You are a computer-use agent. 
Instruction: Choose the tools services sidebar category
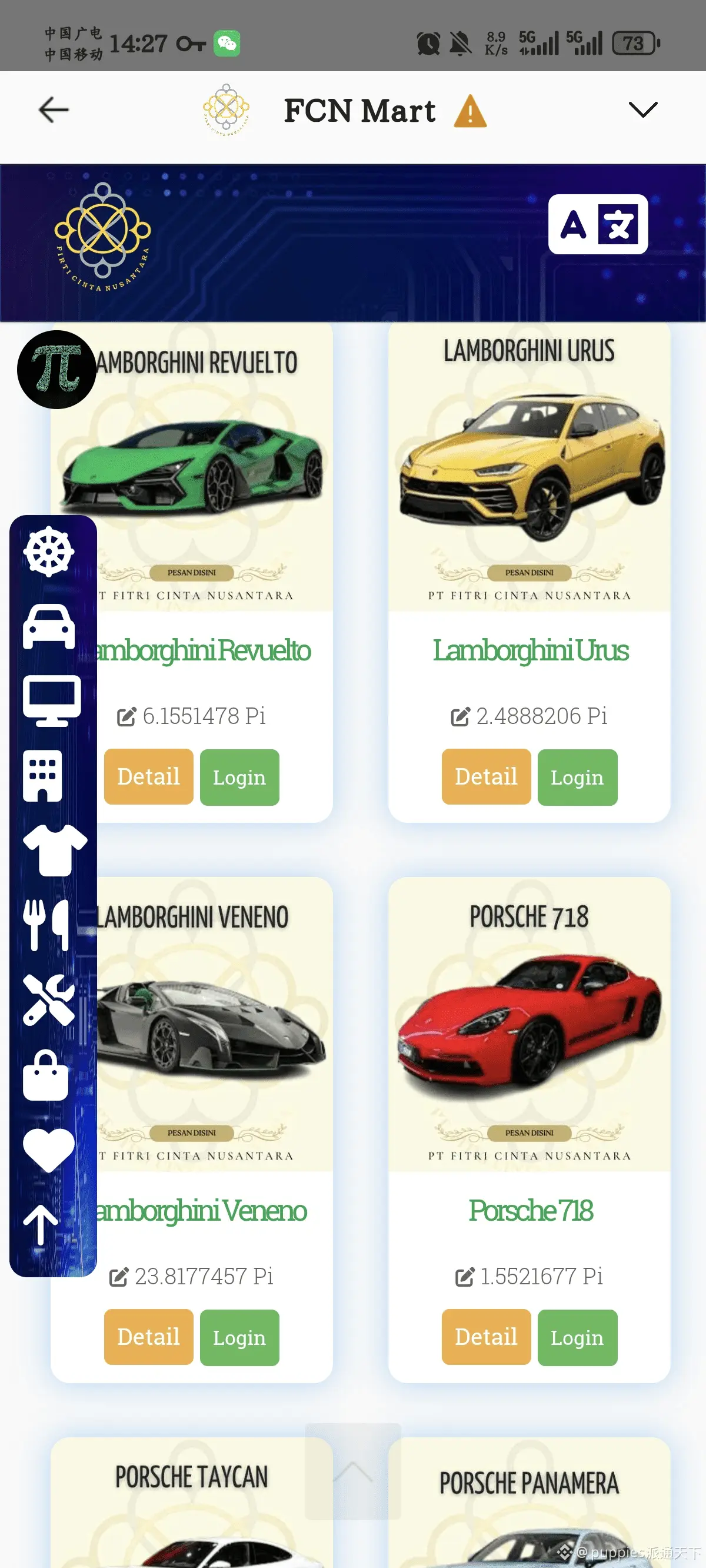[49, 999]
